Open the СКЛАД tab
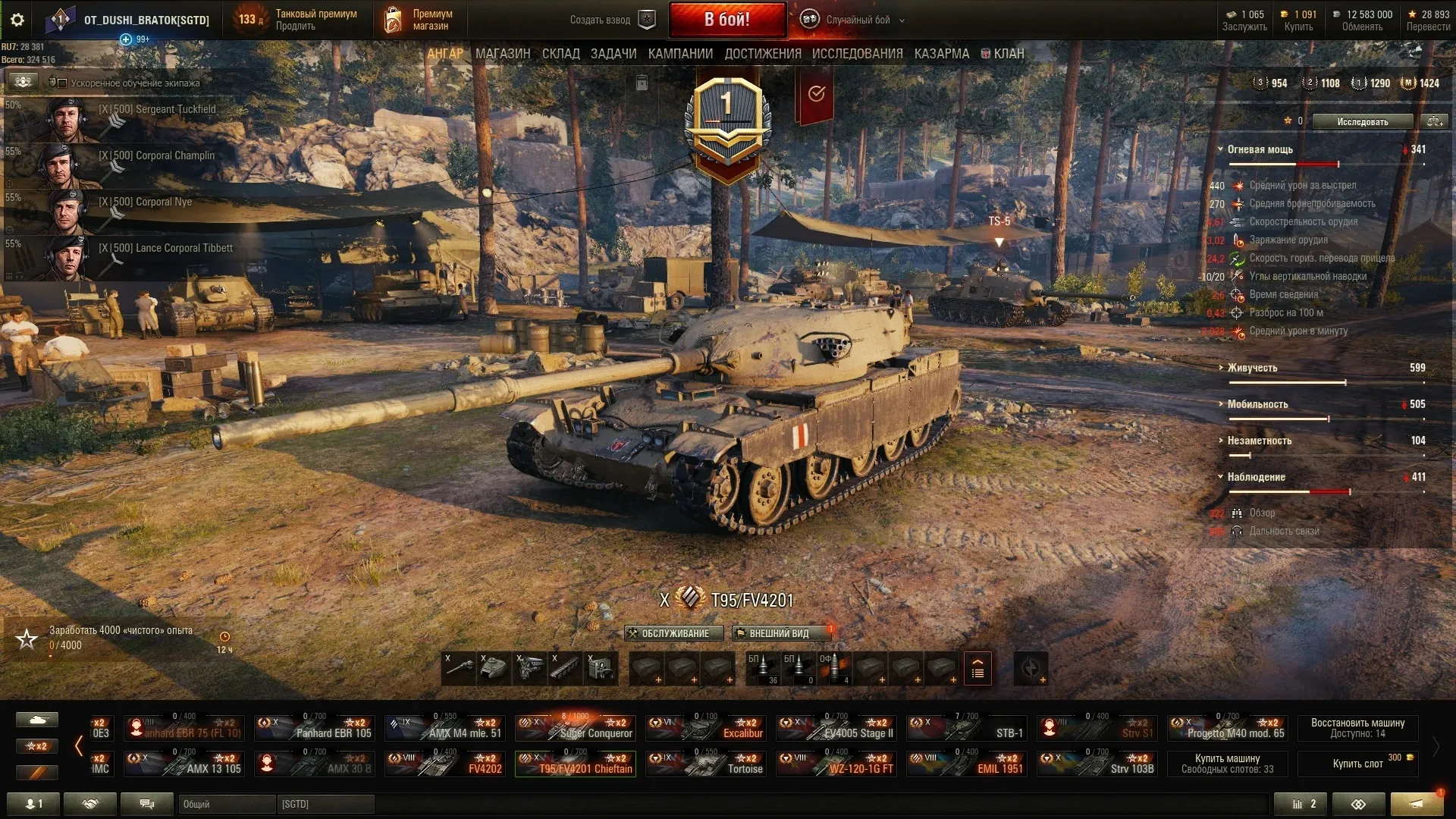The image size is (1456, 819). tap(560, 54)
